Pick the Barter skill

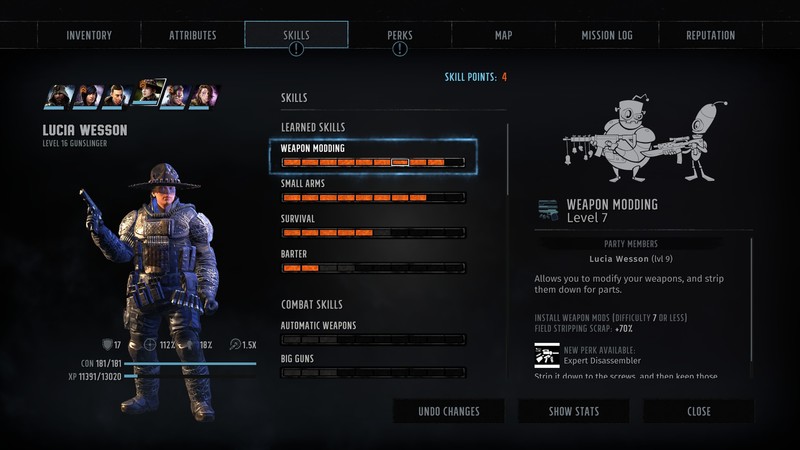point(373,260)
